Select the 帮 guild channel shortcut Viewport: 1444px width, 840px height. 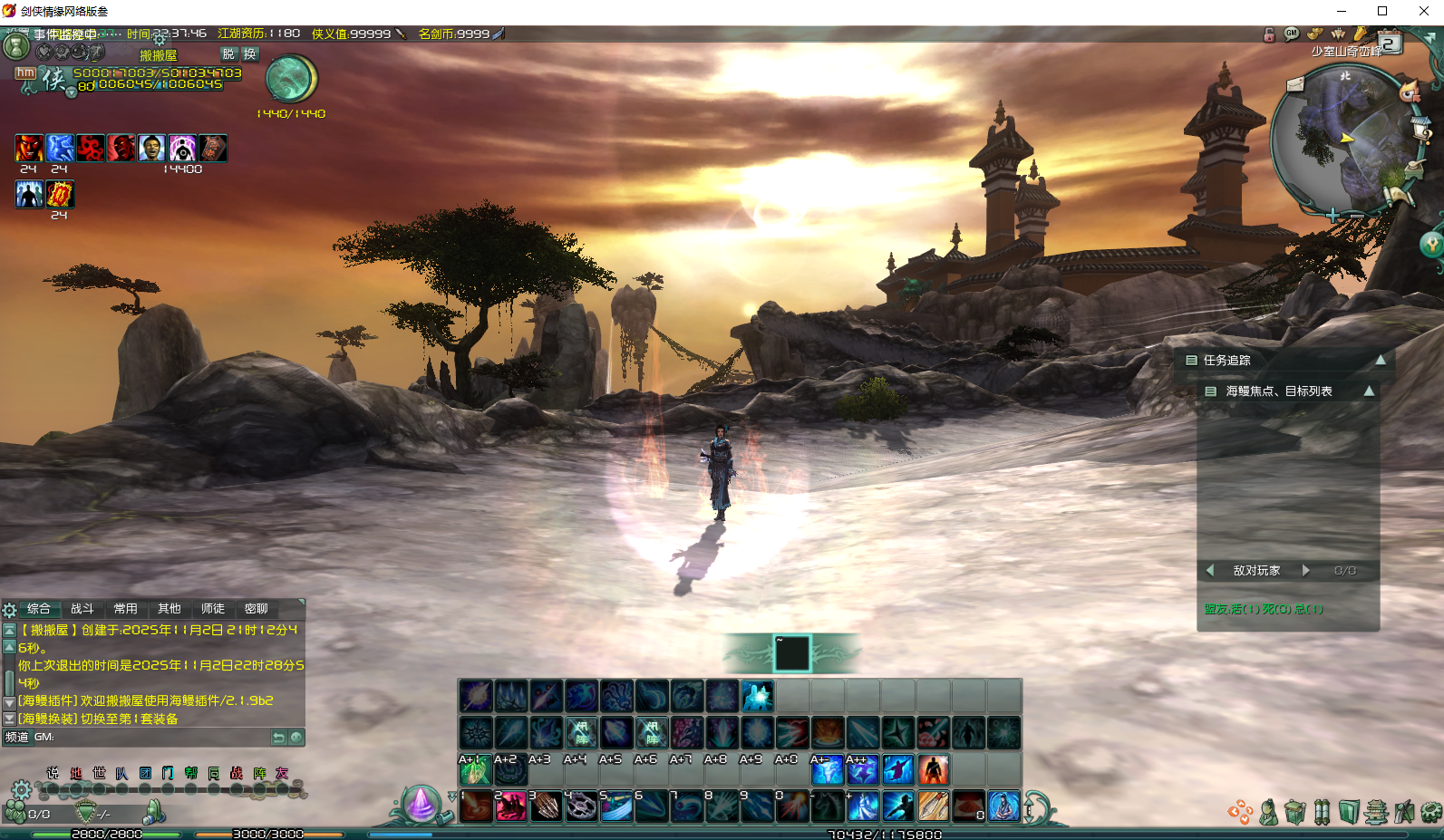tap(190, 773)
